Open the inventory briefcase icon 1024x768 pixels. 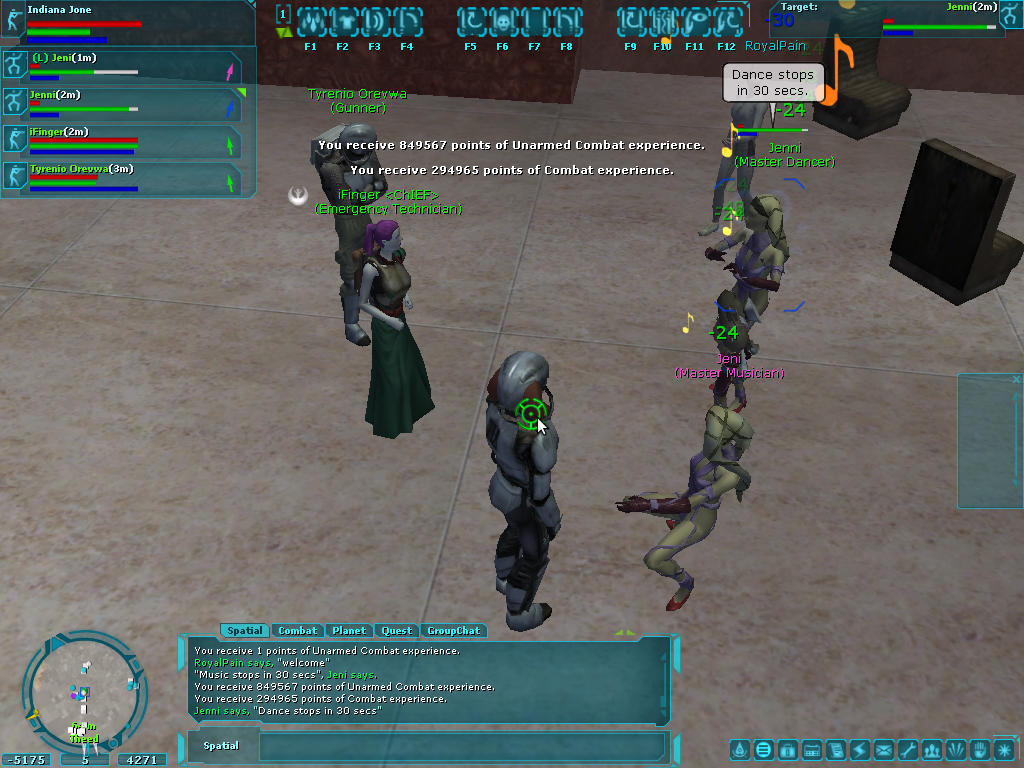tap(788, 749)
